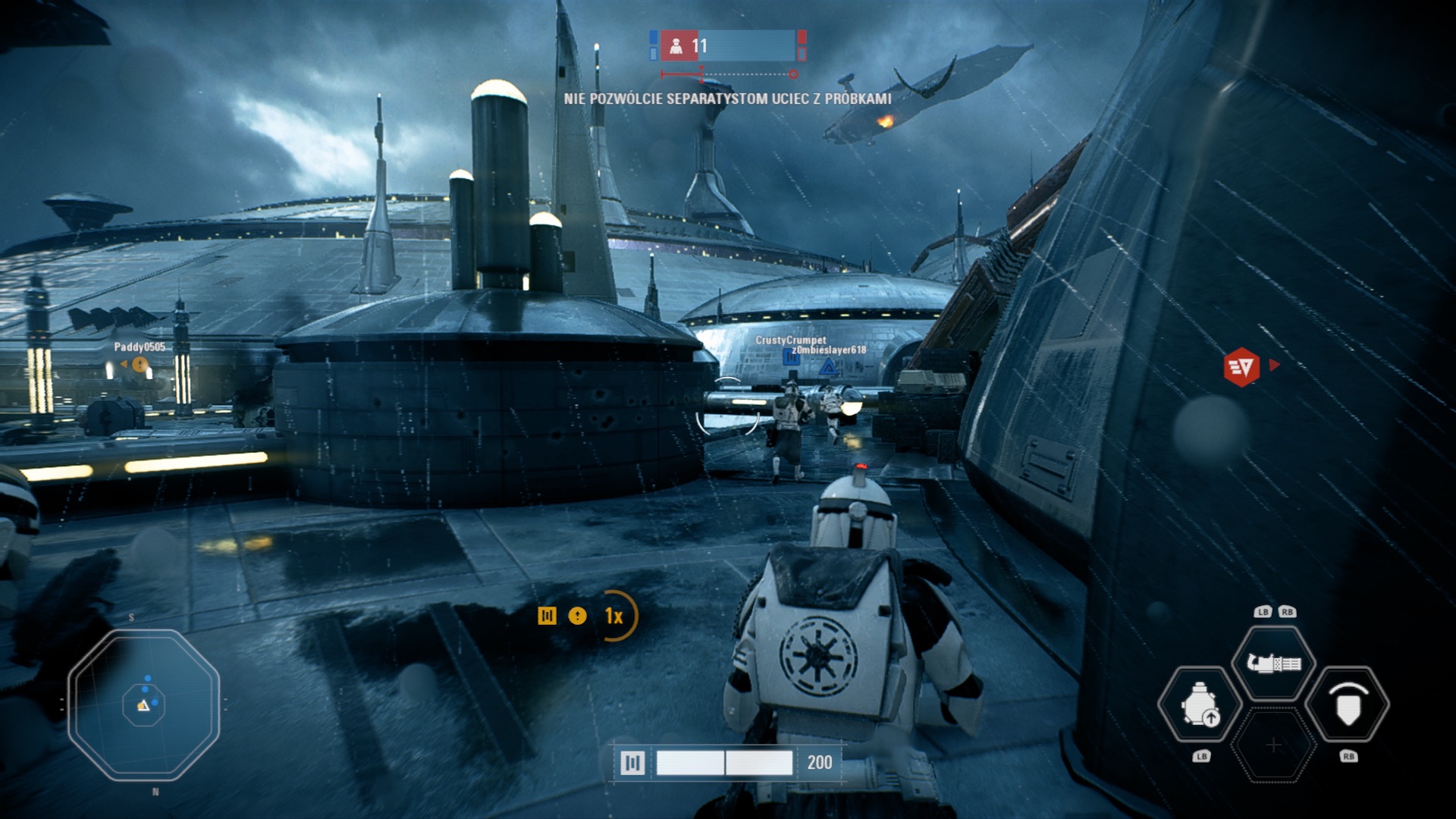Click the octagonal minimap radar
This screenshot has width=1456, height=819.
point(144,704)
